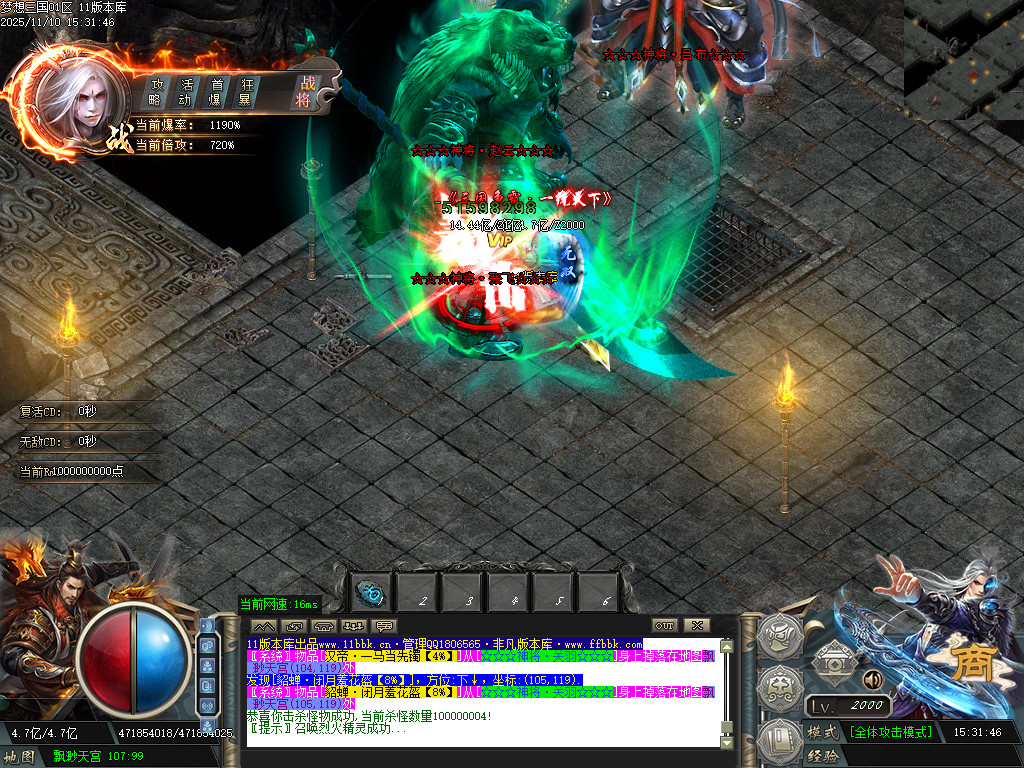The width and height of the screenshot is (1024, 768).
Task: Click the OUT button above the chat
Action: [x=665, y=626]
